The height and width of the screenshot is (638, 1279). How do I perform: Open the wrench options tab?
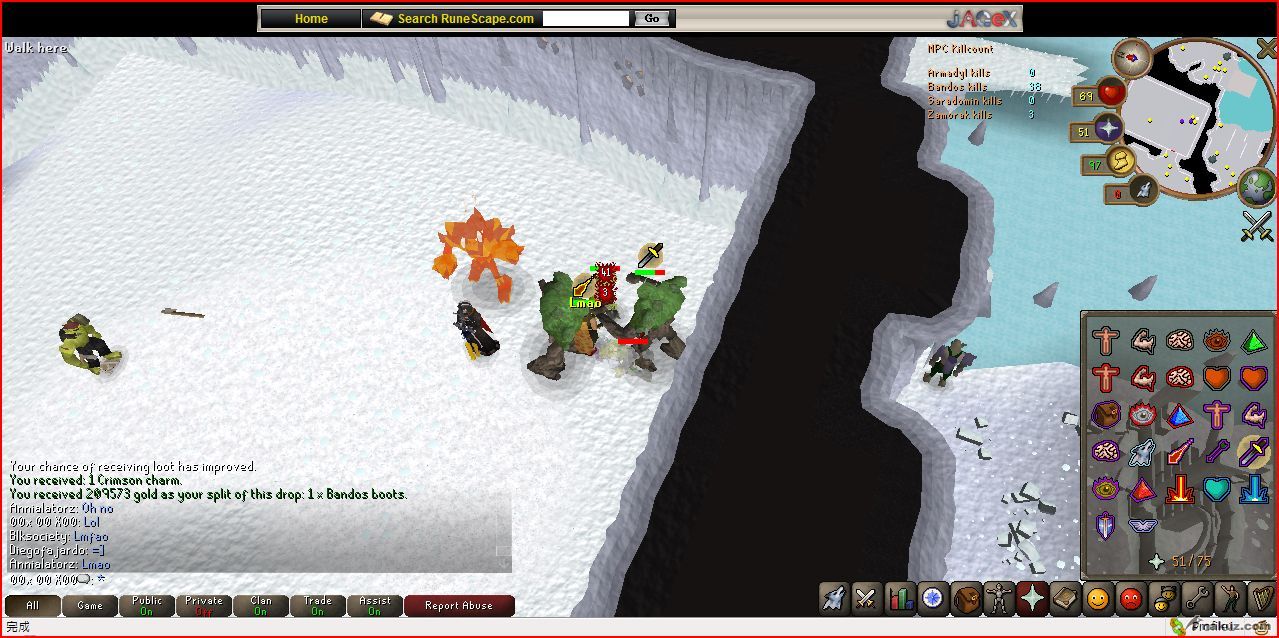click(1196, 599)
